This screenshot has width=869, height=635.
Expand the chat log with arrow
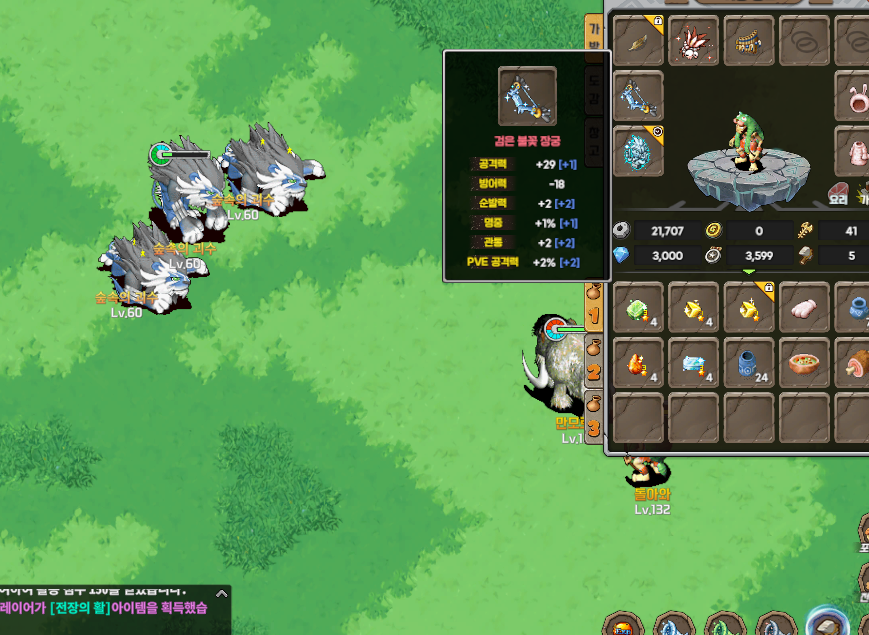click(222, 593)
